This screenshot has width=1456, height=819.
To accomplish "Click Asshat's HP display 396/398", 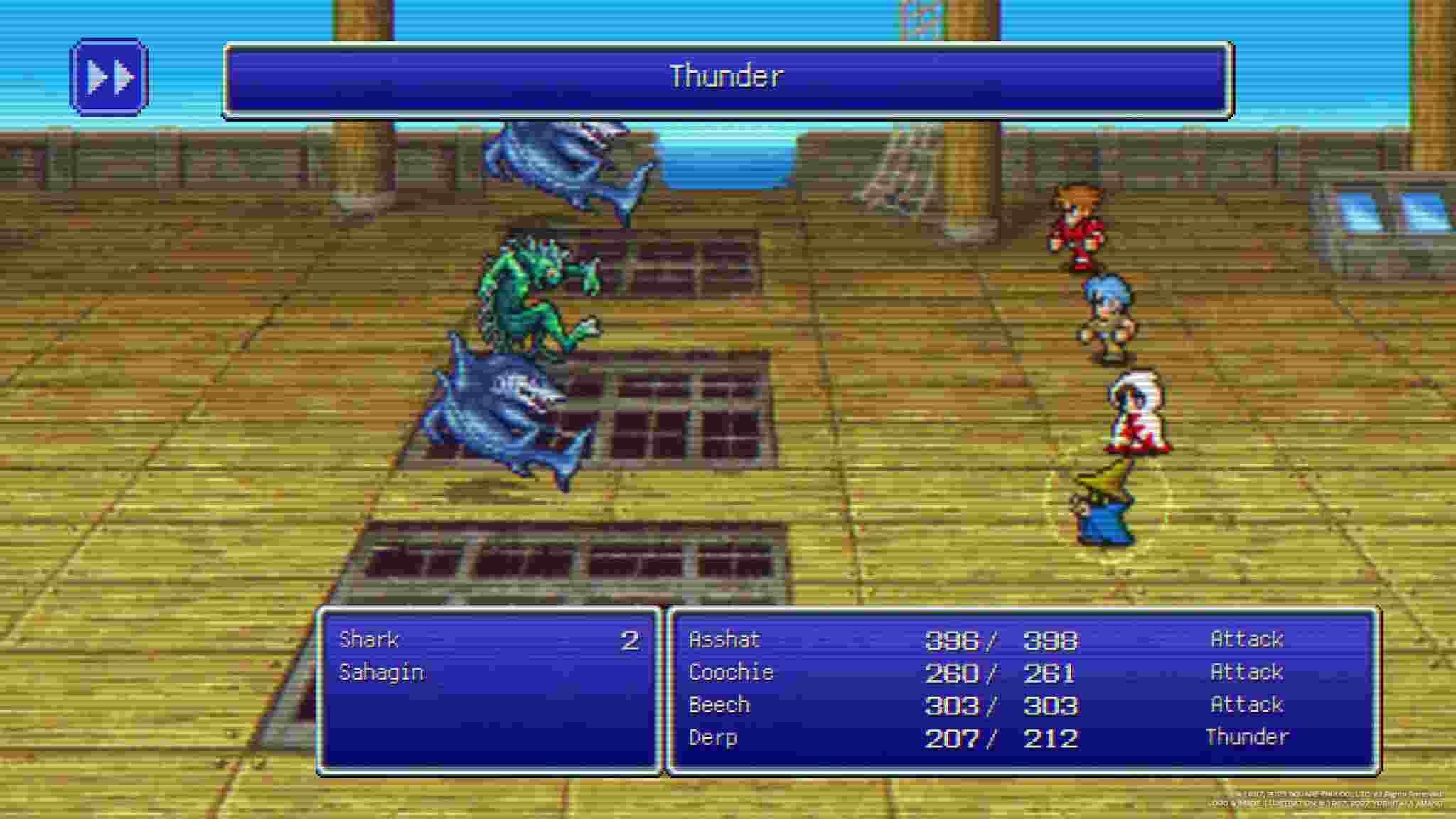I will click(x=1002, y=639).
